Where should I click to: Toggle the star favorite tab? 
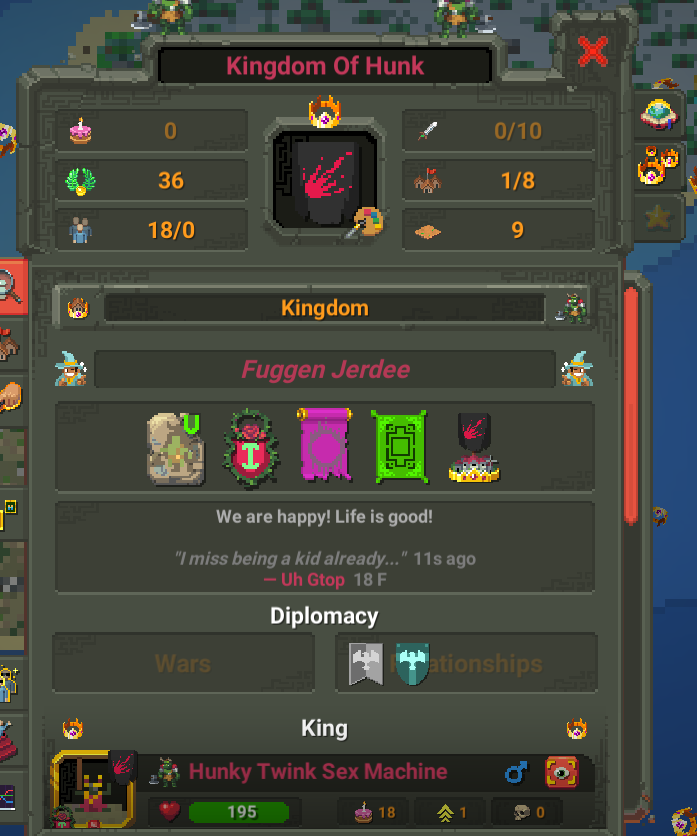click(x=657, y=217)
